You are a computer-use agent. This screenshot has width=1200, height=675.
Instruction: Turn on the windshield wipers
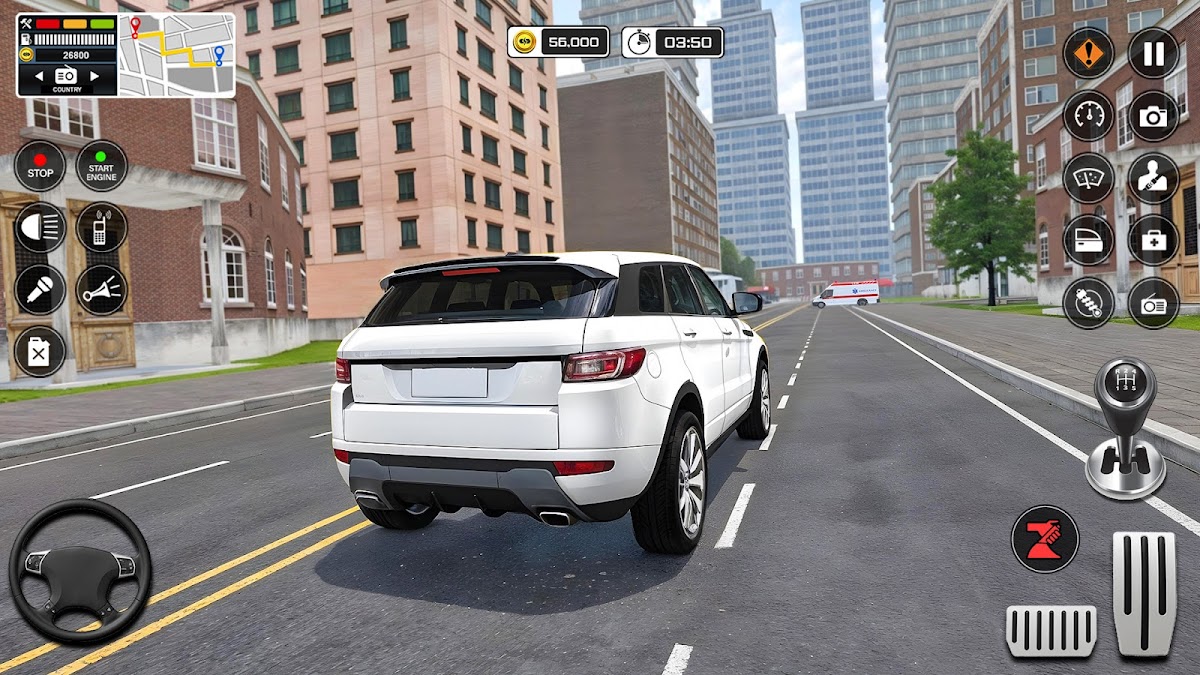pos(1088,178)
